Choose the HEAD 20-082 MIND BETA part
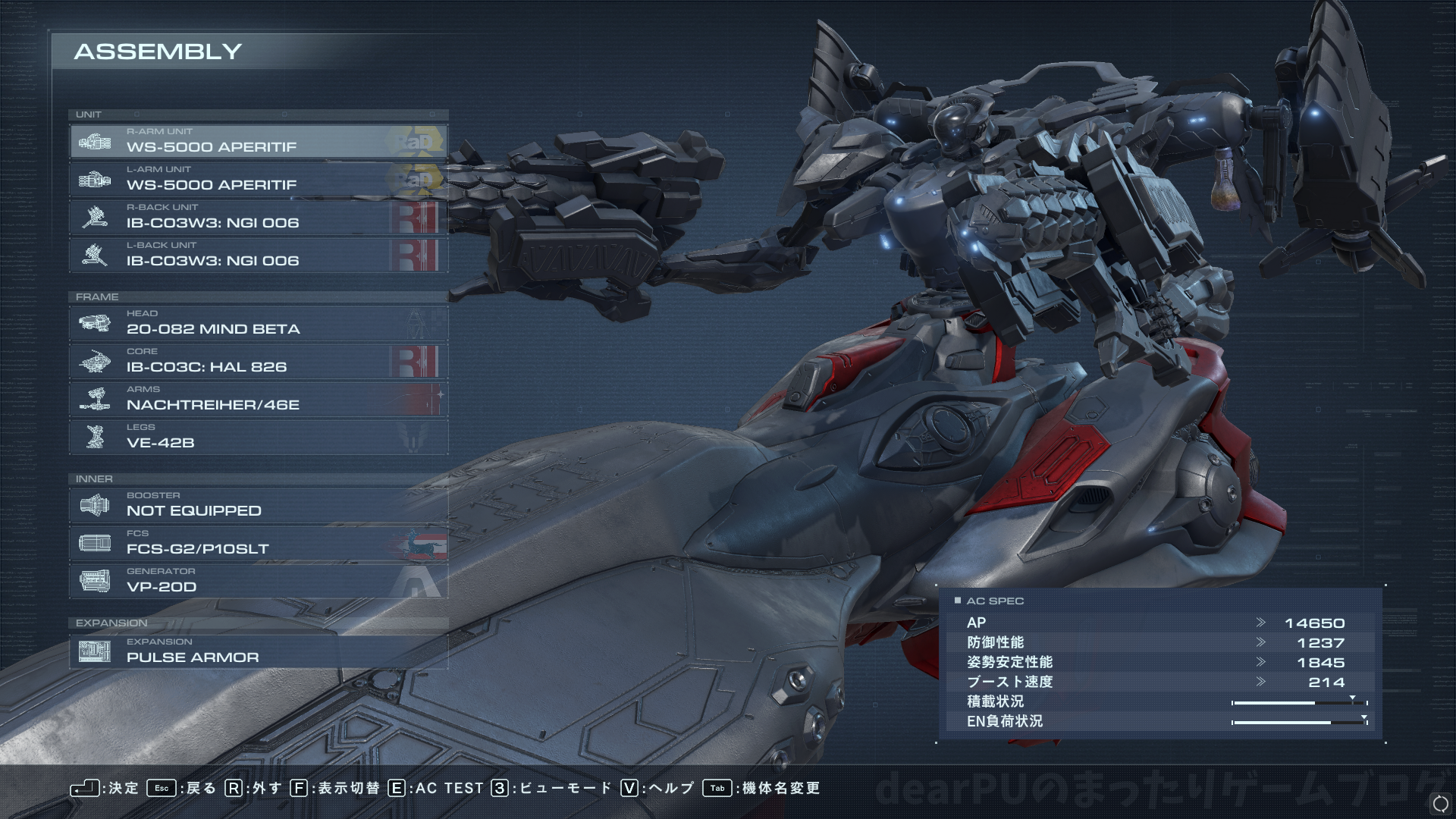 (x=258, y=324)
